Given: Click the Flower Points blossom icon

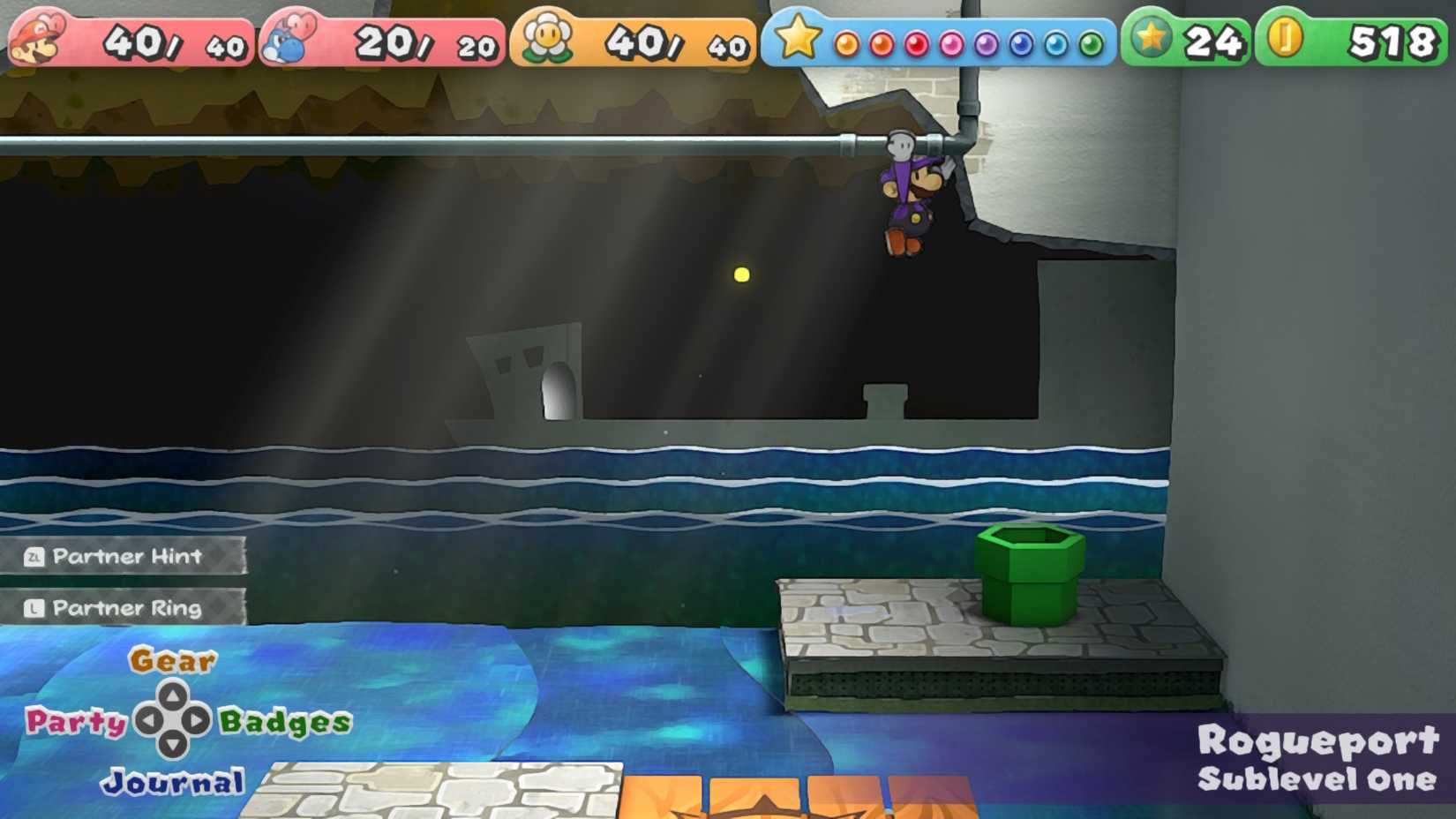Looking at the screenshot, I should click(x=547, y=37).
